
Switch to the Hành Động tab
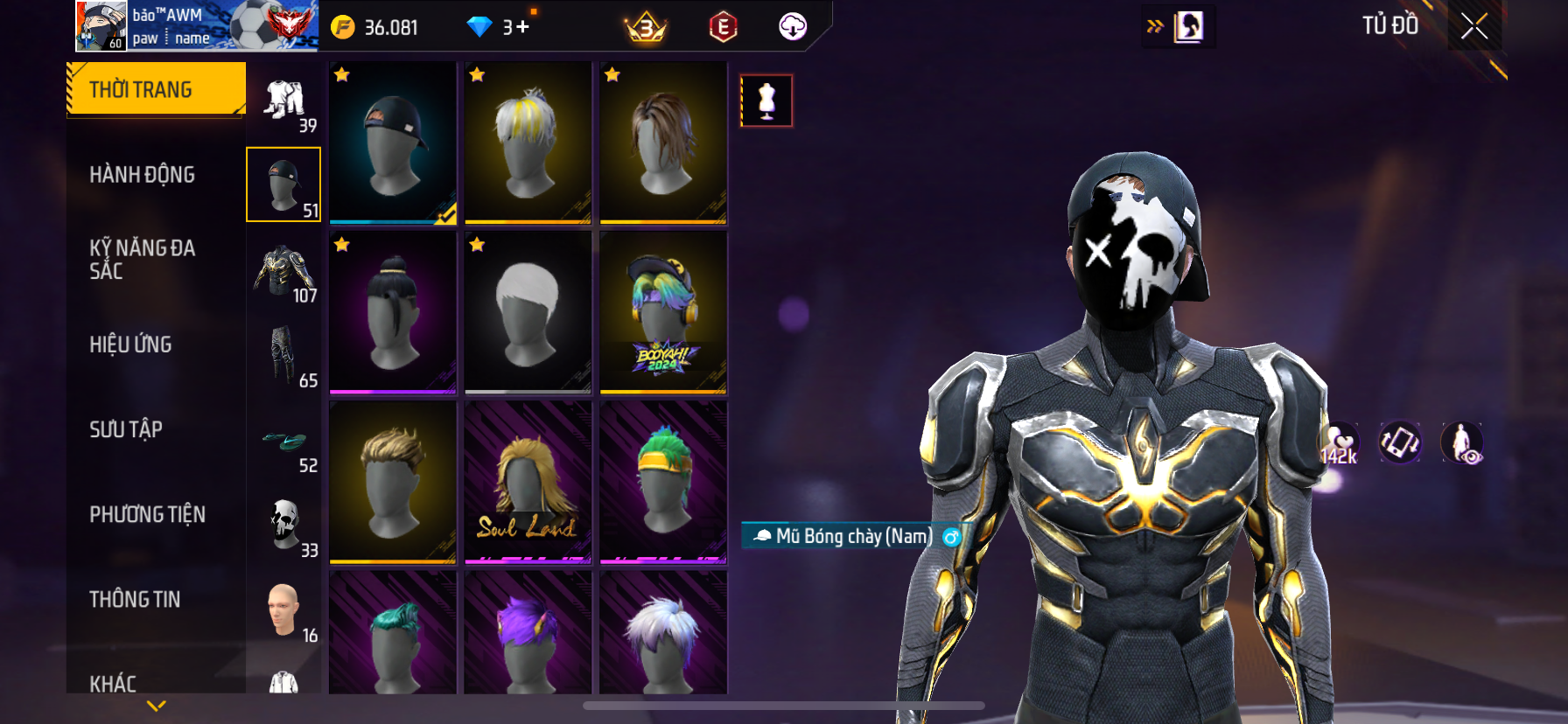click(142, 175)
